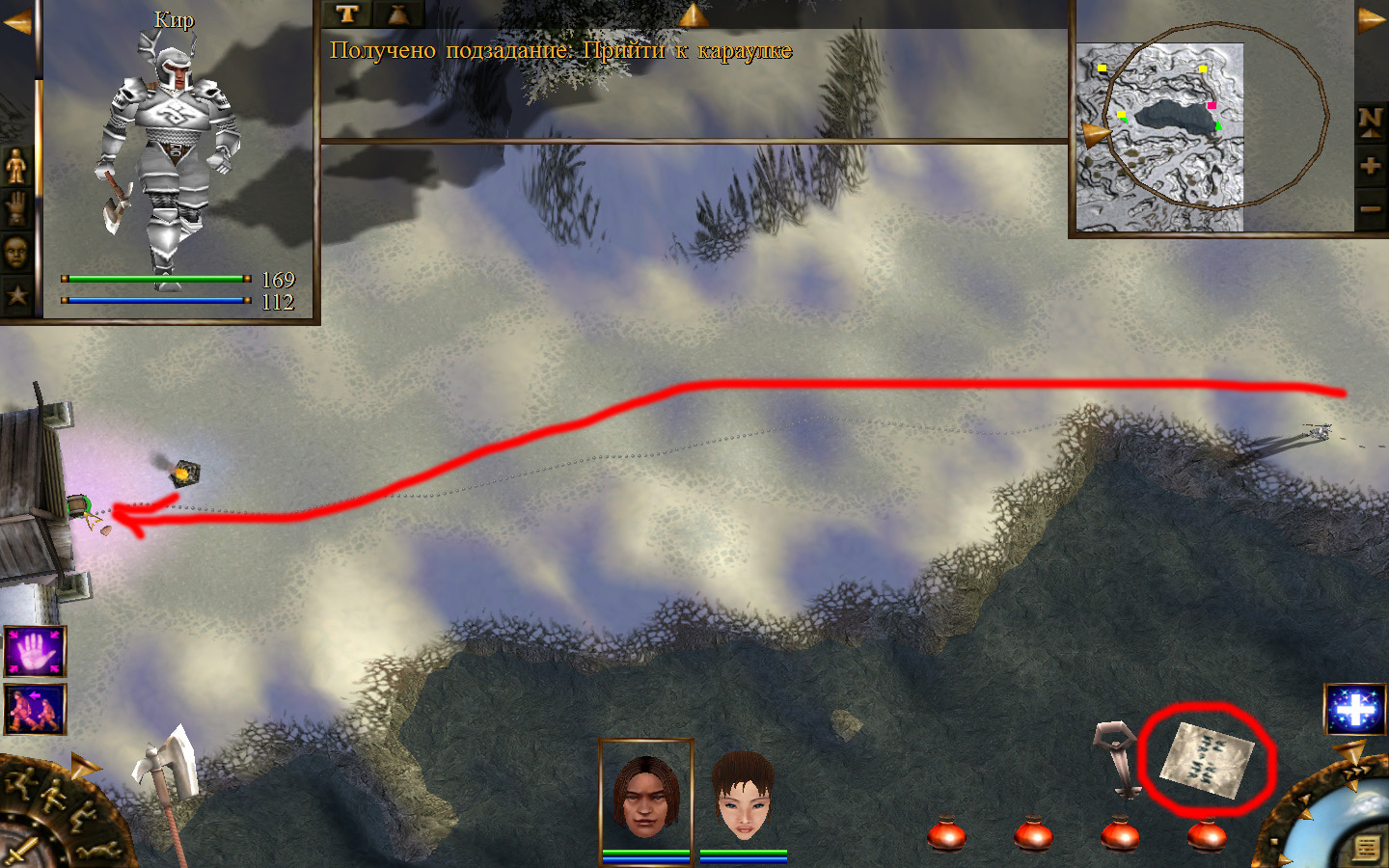
Task: Use the circled parchment scroll item
Action: [x=1206, y=759]
